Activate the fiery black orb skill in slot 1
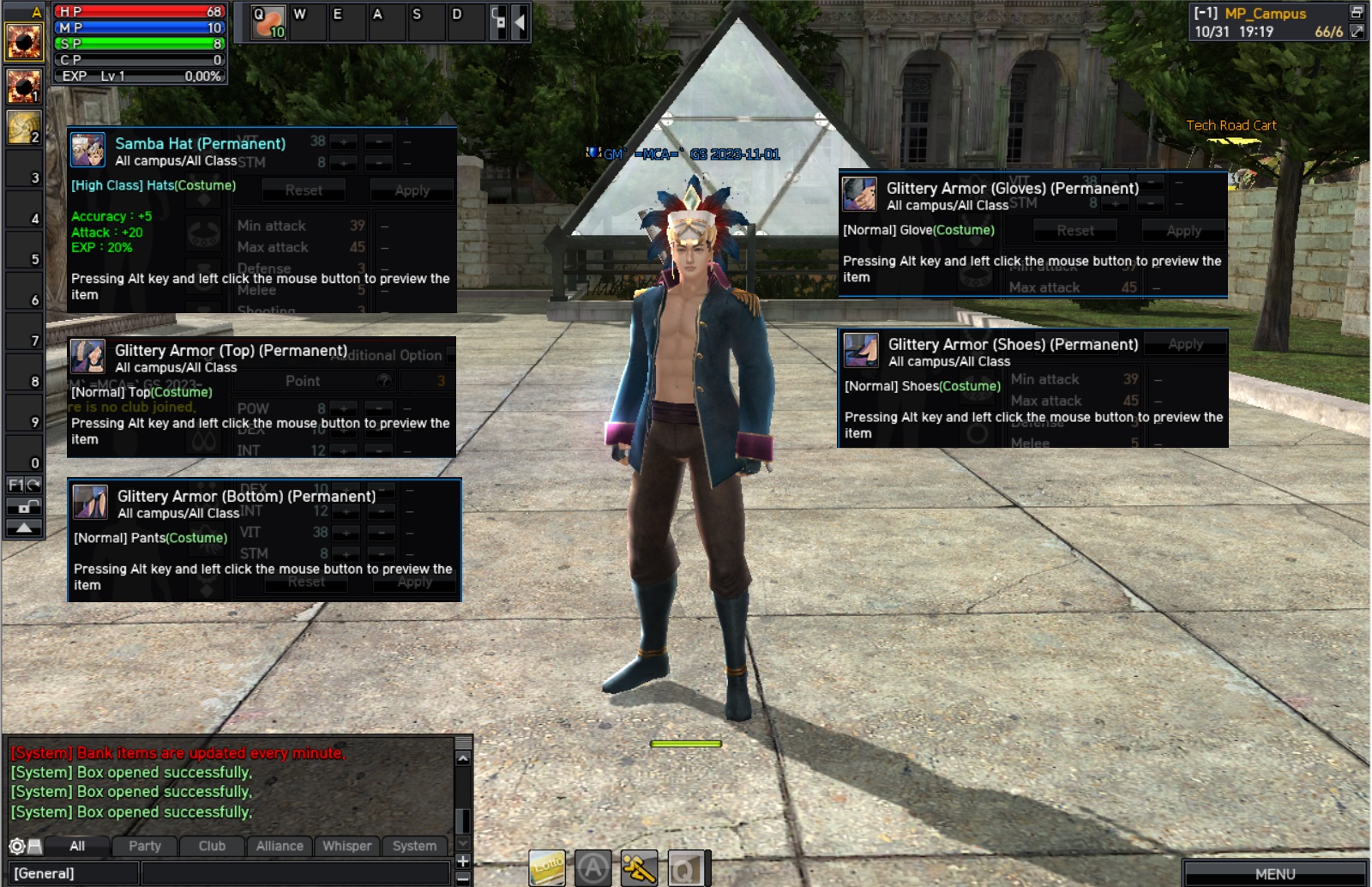Screen dimensions: 1372x887 click(23, 86)
